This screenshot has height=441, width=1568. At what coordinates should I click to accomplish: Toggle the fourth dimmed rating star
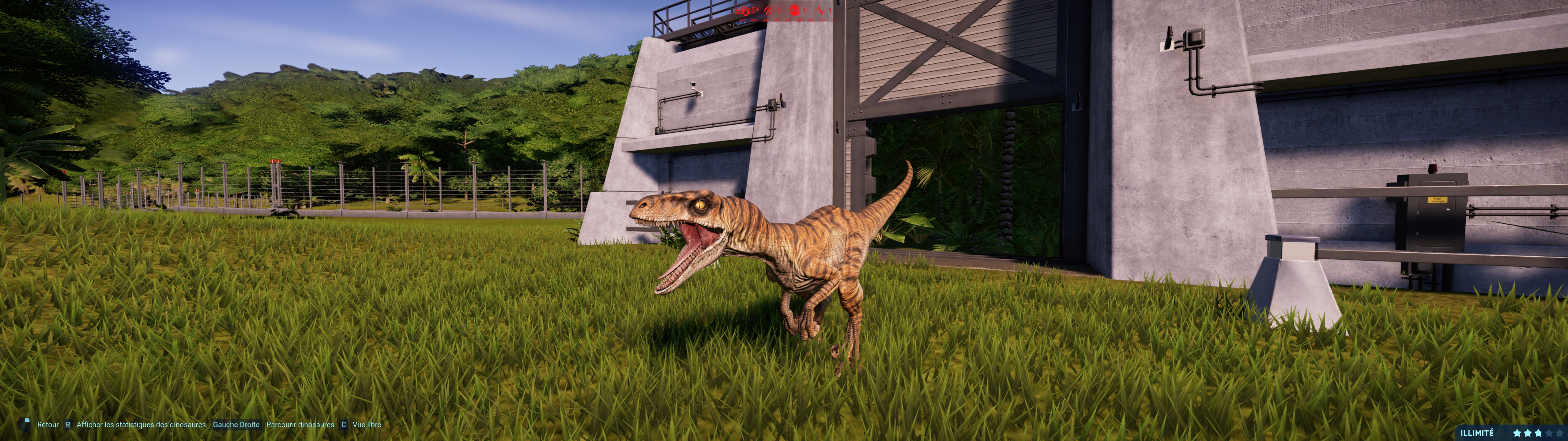[1549, 433]
